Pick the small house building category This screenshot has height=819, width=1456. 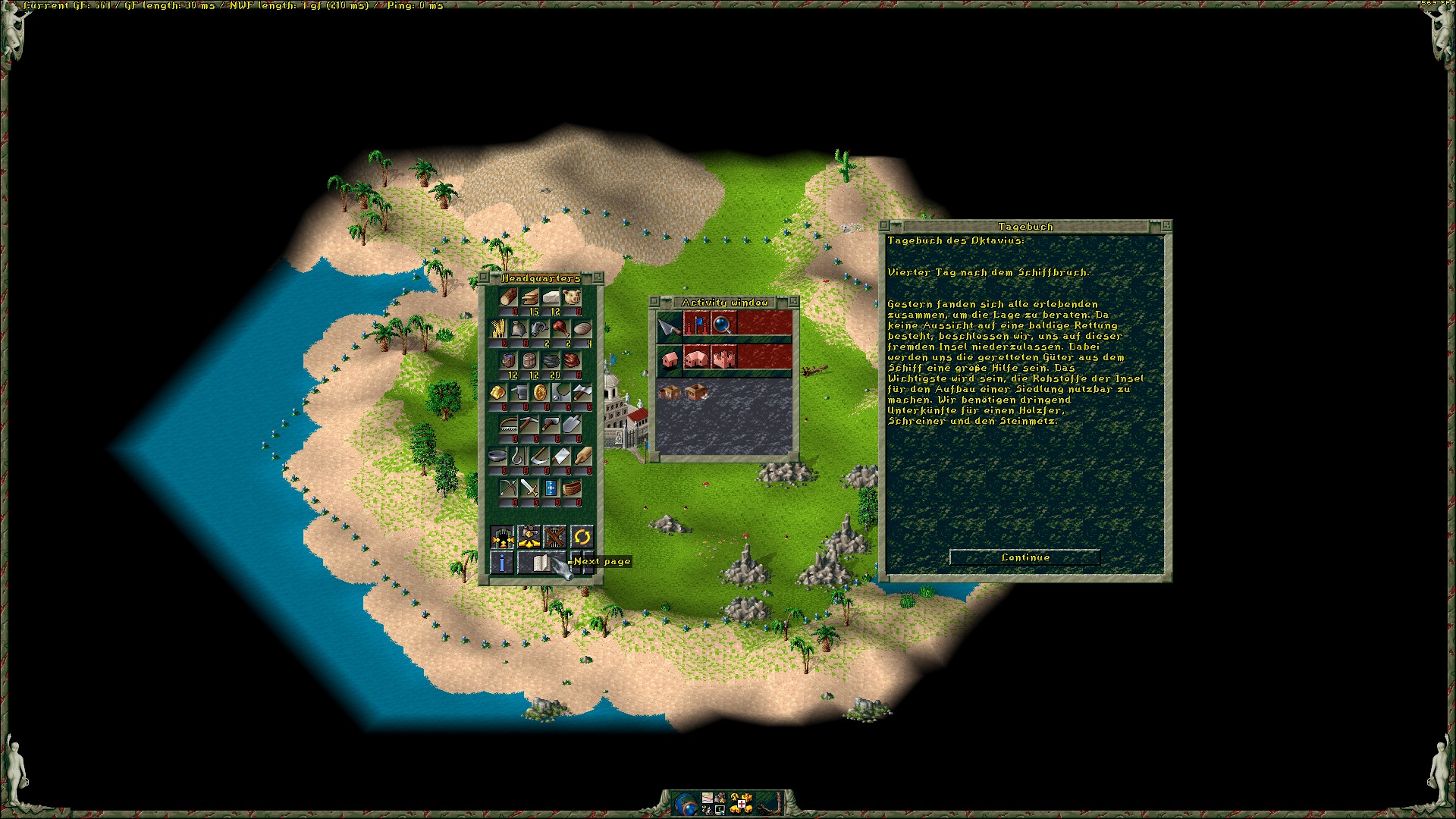point(669,359)
